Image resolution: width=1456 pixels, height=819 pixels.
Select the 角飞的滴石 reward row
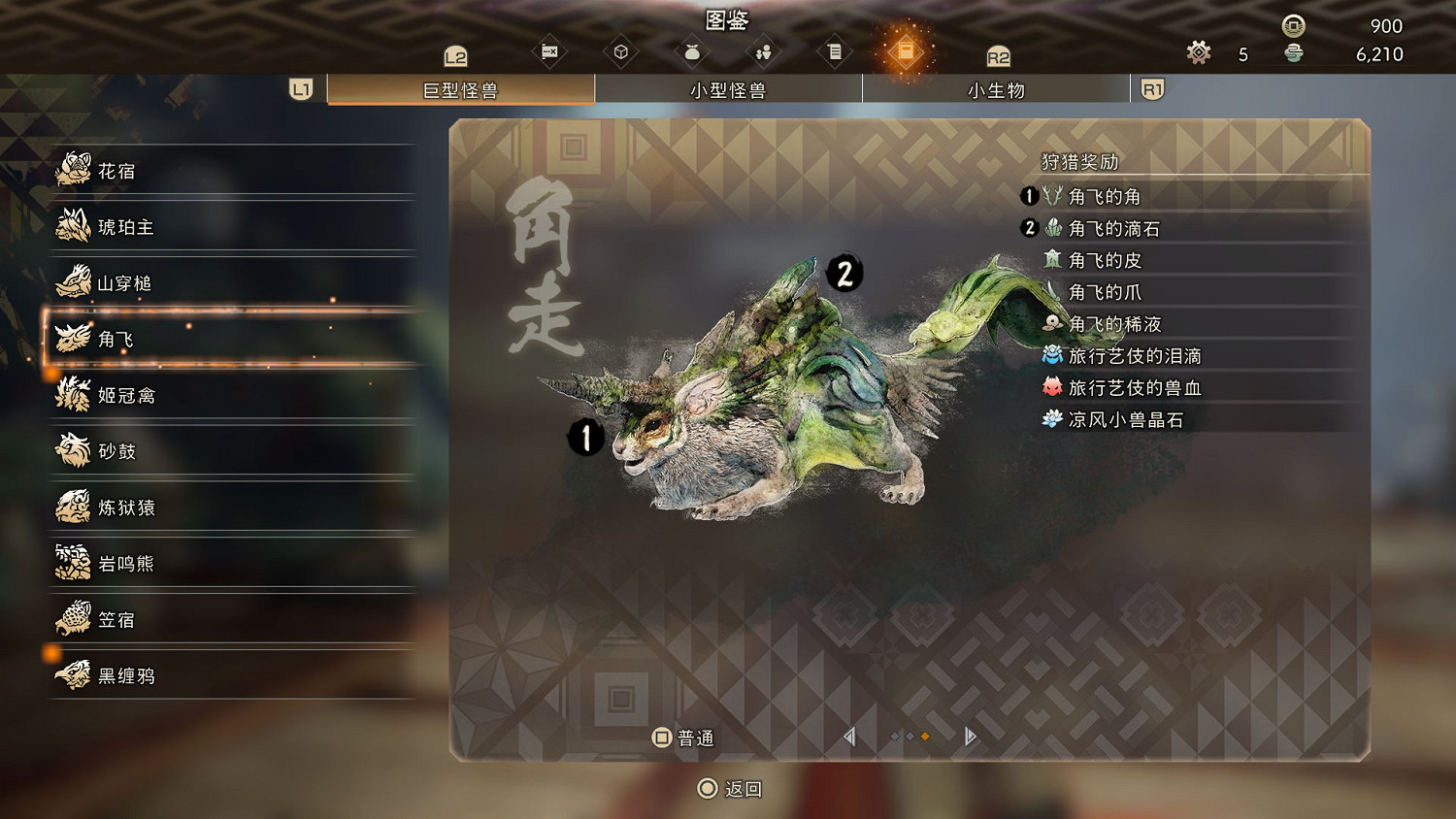coord(1194,228)
